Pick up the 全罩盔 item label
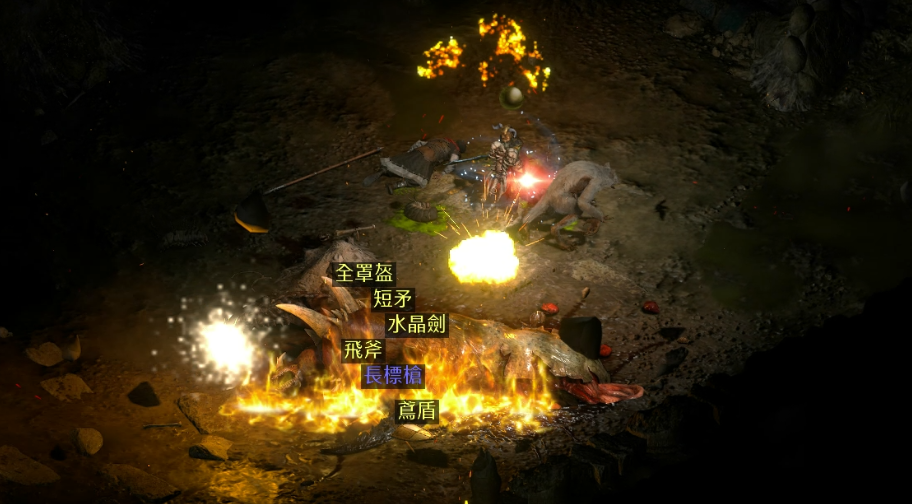Image resolution: width=912 pixels, height=504 pixels. [364, 273]
